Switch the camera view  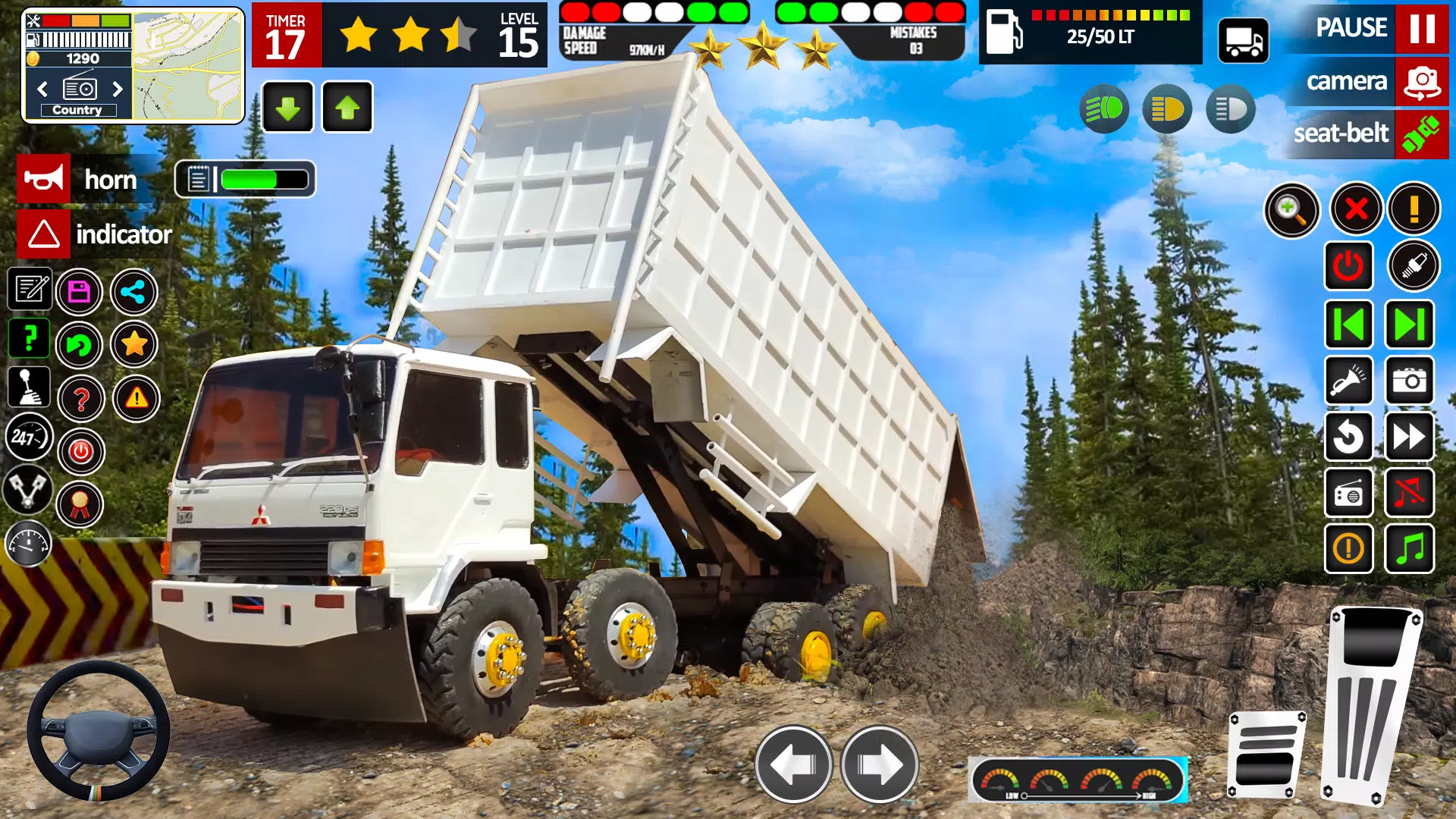tap(1421, 81)
